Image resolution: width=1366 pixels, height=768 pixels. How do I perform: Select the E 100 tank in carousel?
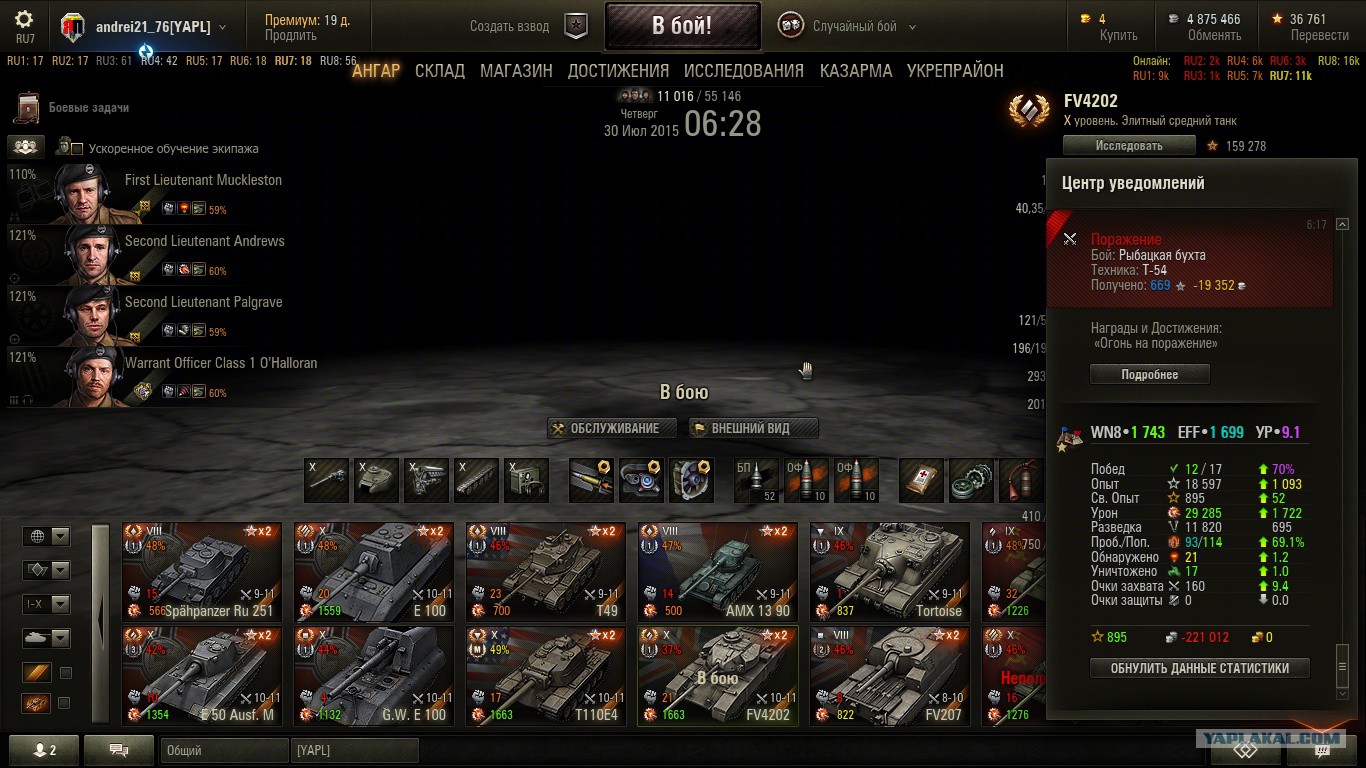(x=373, y=571)
